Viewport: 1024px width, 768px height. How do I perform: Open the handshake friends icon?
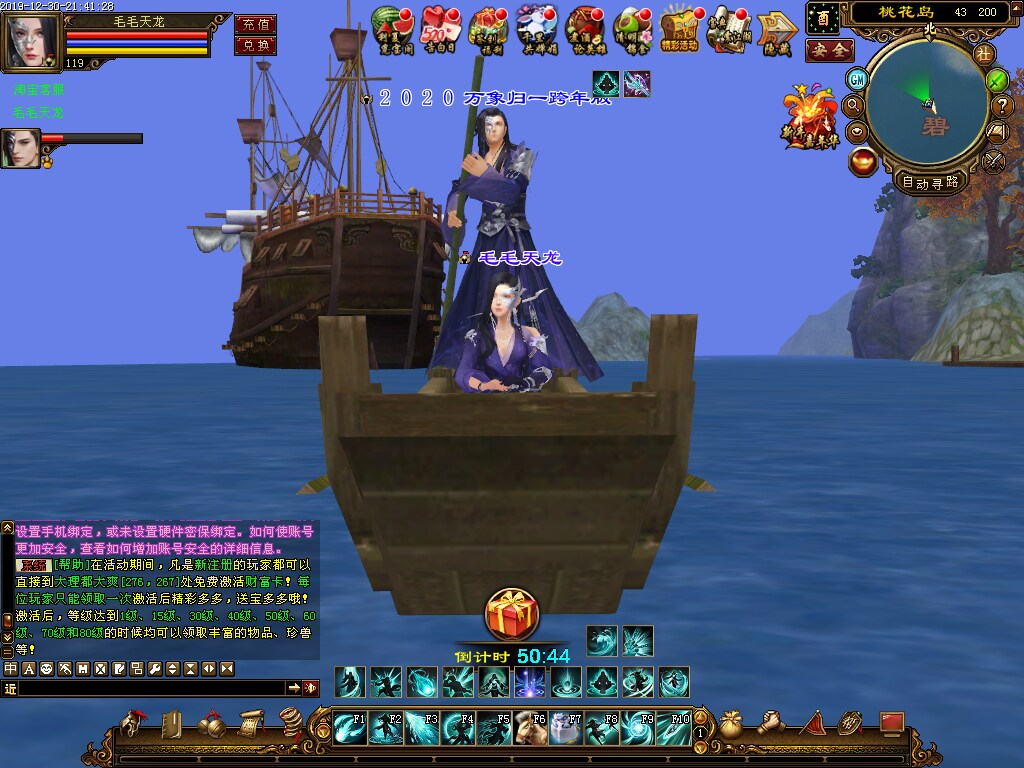point(771,724)
